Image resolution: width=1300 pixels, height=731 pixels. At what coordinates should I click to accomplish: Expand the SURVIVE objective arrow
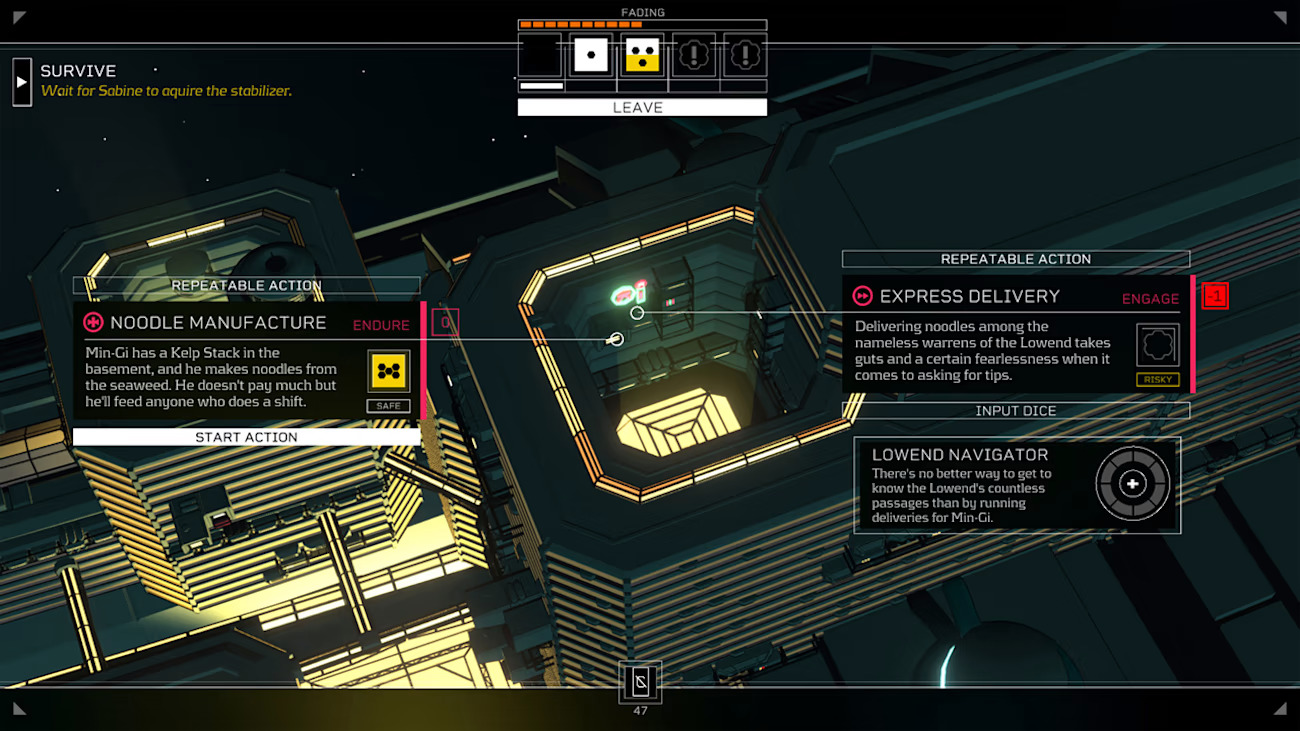[x=22, y=81]
